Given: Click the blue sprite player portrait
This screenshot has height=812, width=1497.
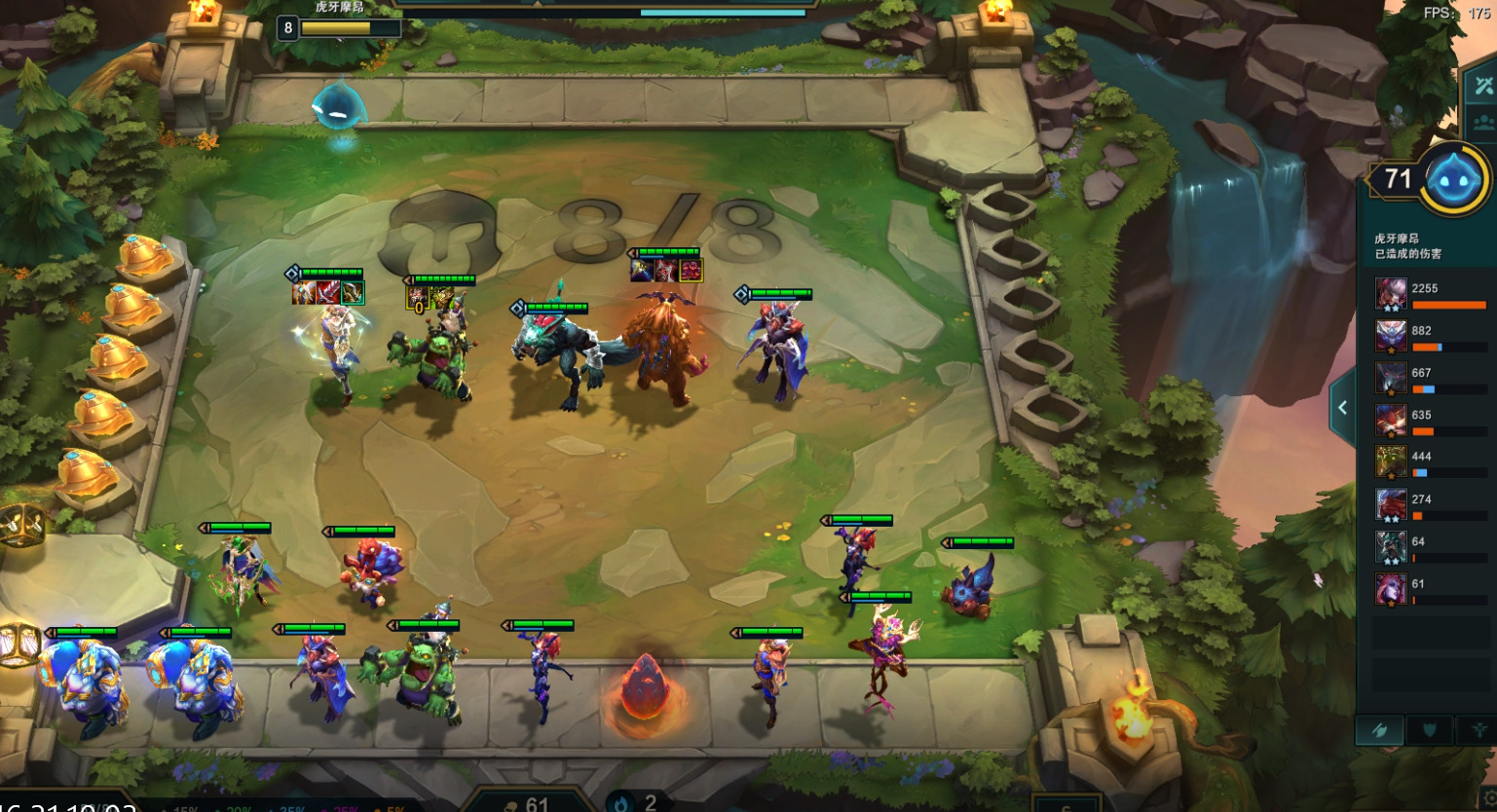Looking at the screenshot, I should pos(1456,180).
